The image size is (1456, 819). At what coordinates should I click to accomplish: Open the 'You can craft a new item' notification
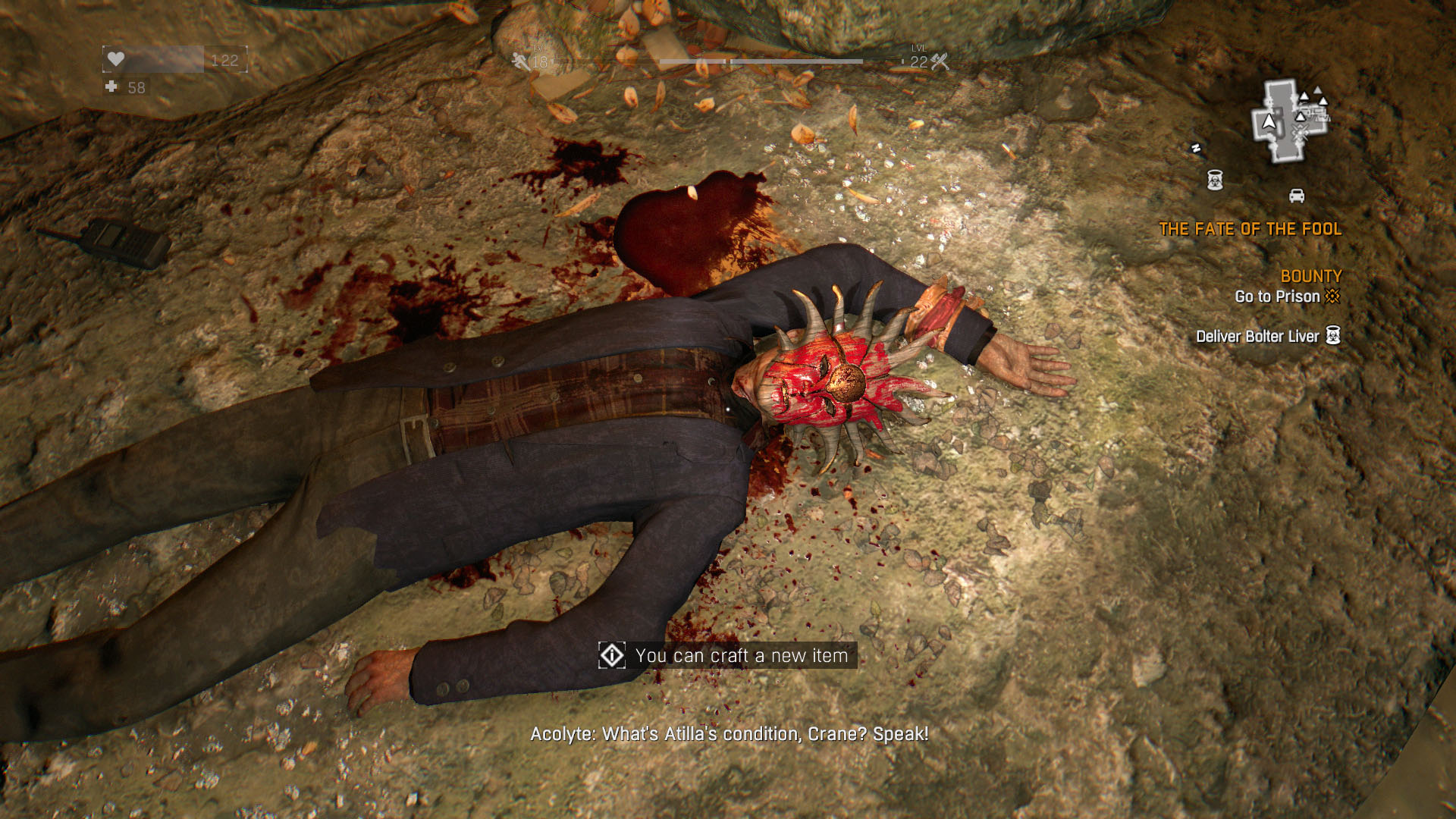[728, 656]
